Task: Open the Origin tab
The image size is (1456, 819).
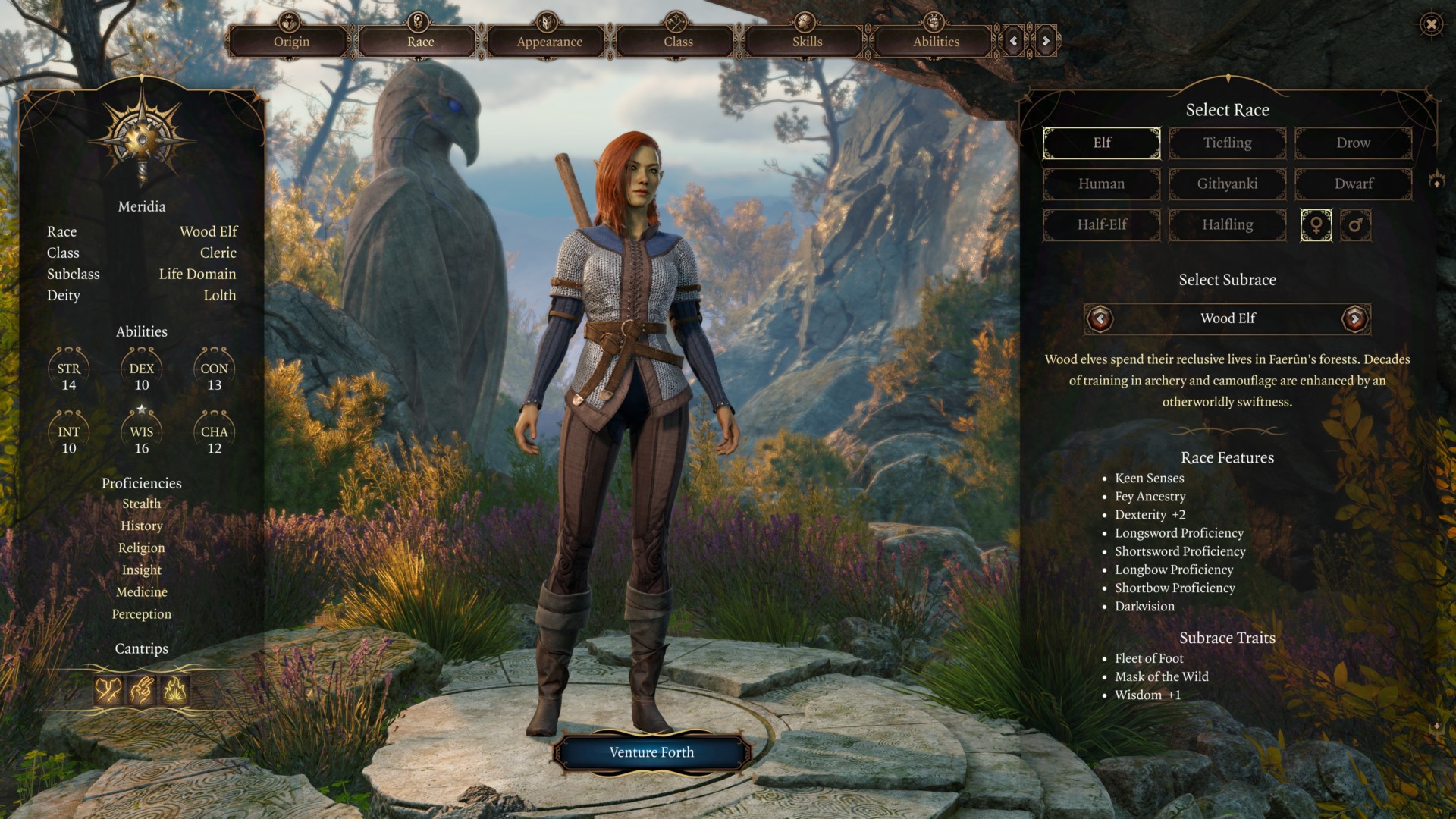Action: [x=291, y=41]
